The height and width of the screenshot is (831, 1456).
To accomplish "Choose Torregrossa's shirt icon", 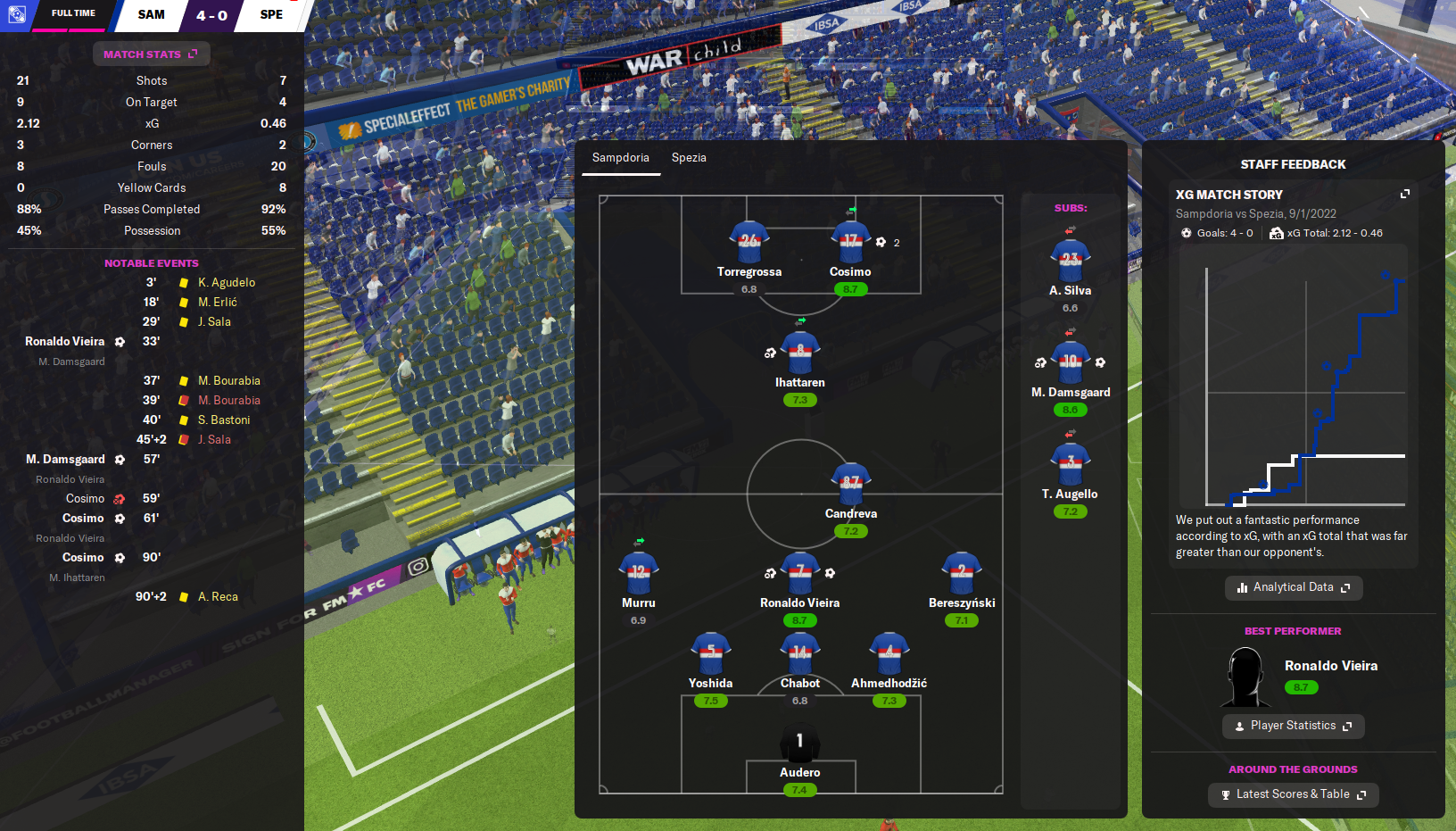I will pyautogui.click(x=749, y=243).
